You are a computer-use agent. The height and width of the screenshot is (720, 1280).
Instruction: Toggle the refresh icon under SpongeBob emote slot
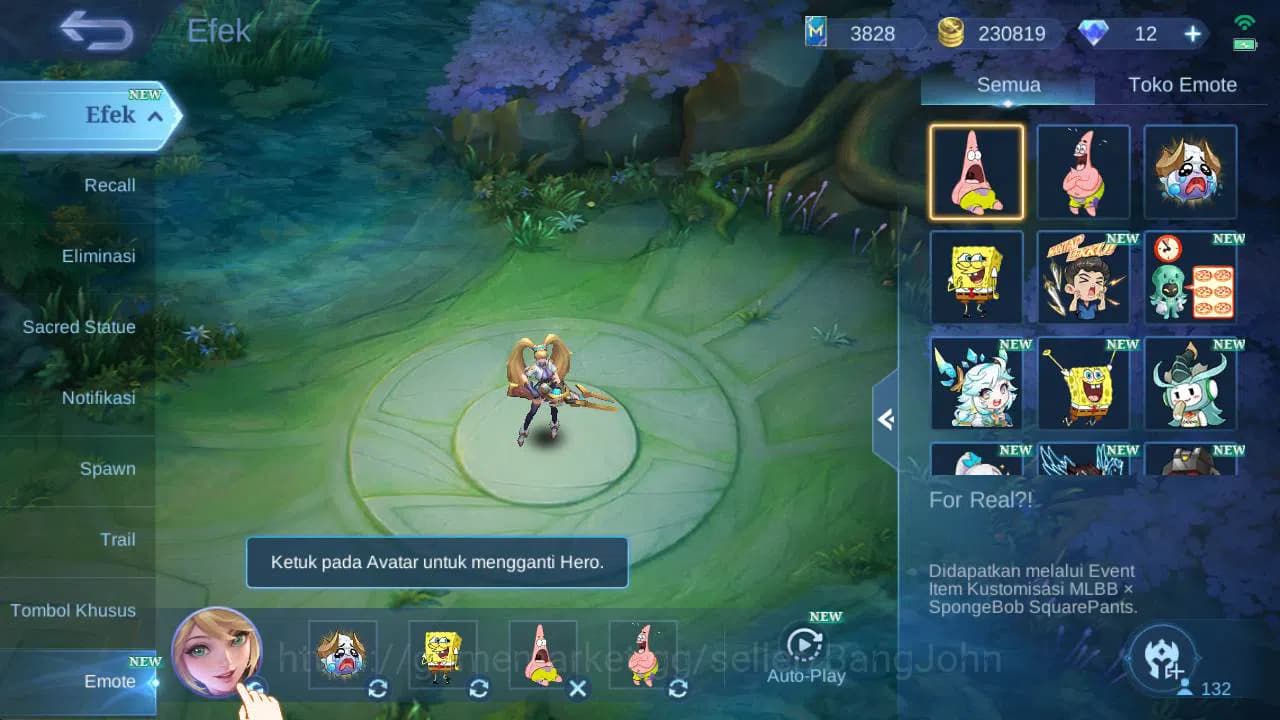478,689
